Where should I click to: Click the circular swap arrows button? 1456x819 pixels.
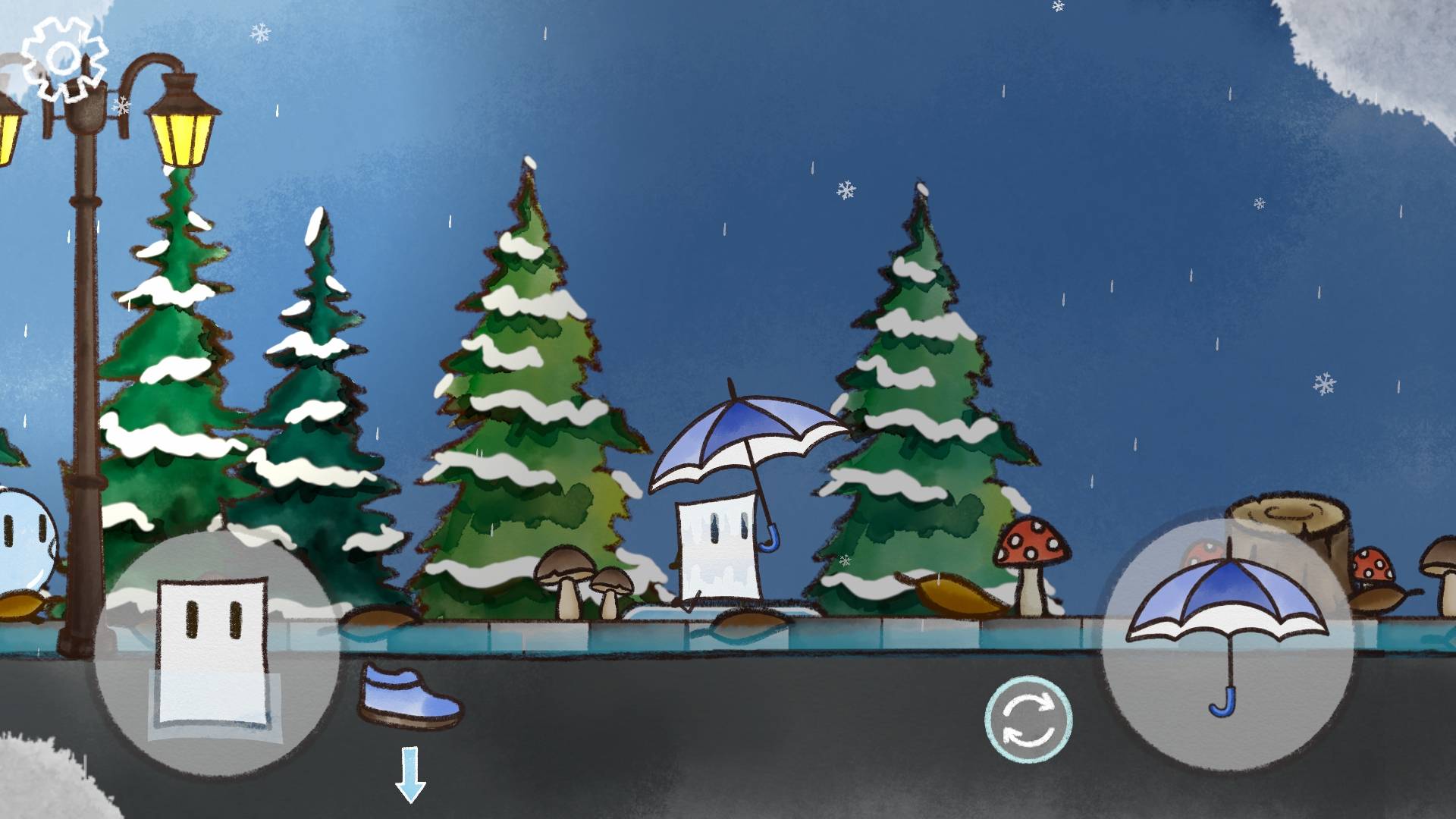1028,718
